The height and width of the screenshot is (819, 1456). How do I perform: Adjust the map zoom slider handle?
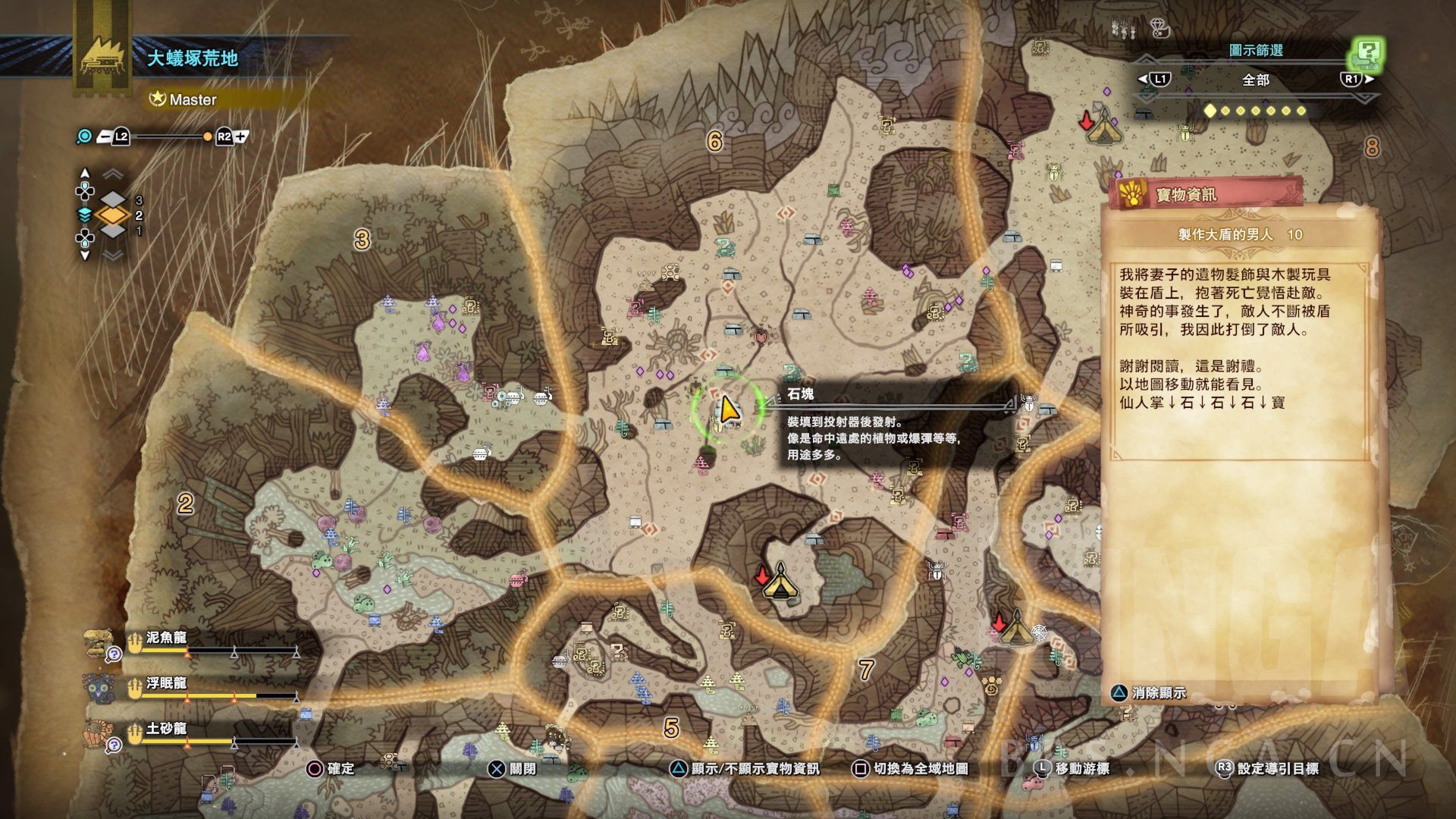[207, 137]
